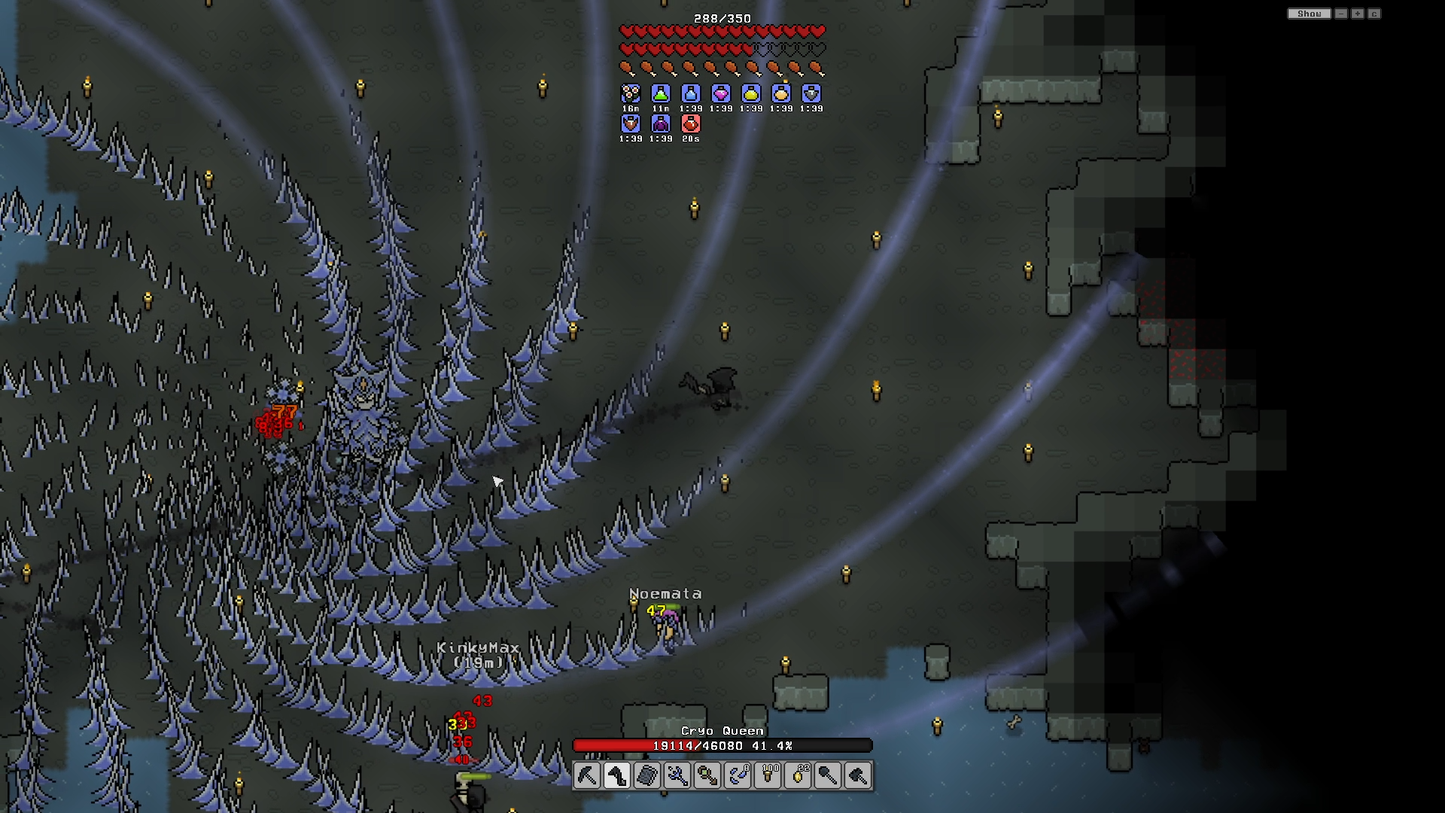This screenshot has width=1445, height=813.
Task: Inspect the pink potion buff icon
Action: click(x=720, y=94)
